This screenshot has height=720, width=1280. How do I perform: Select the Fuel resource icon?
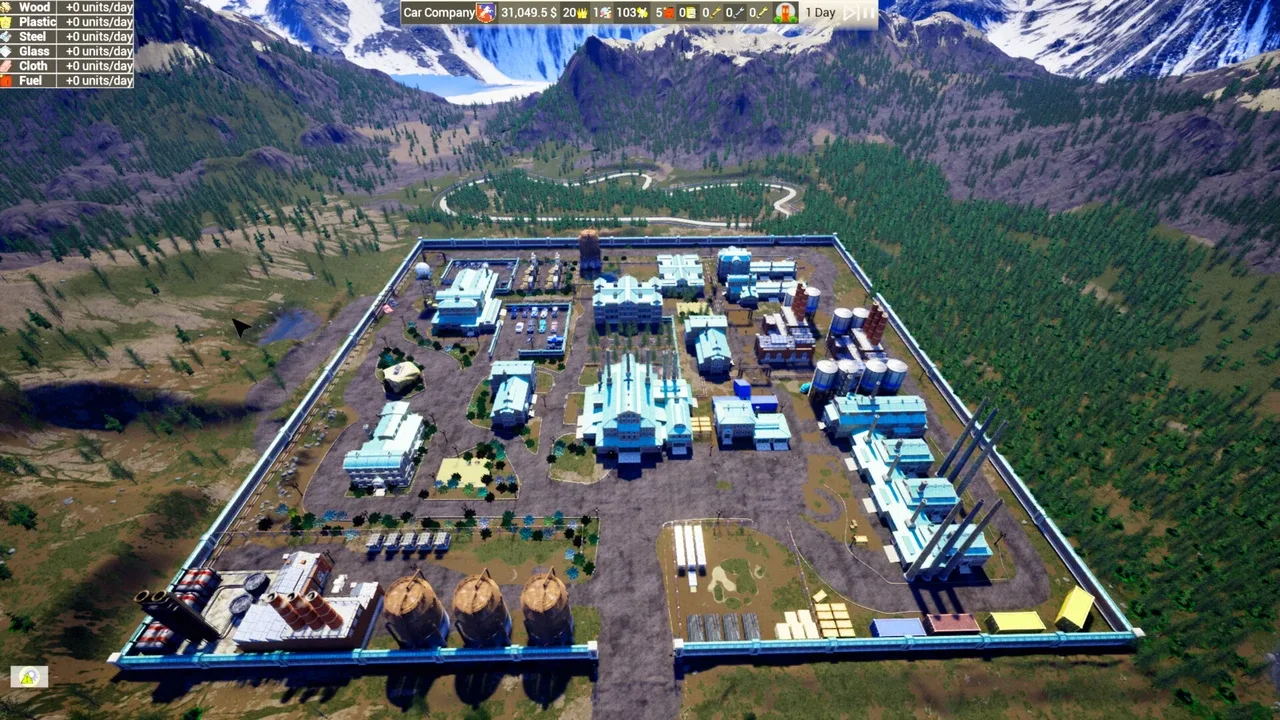point(8,80)
